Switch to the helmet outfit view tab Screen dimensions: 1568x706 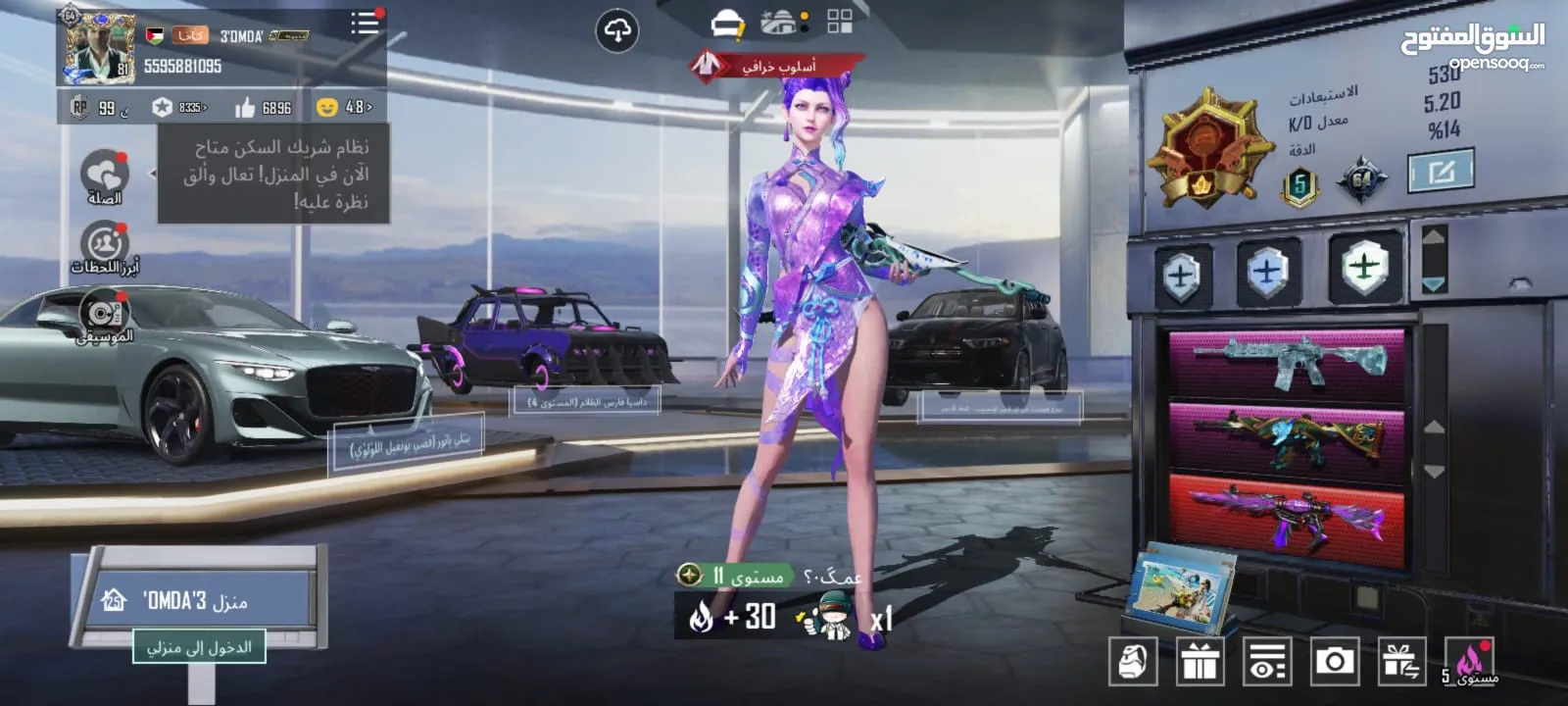tap(727, 24)
